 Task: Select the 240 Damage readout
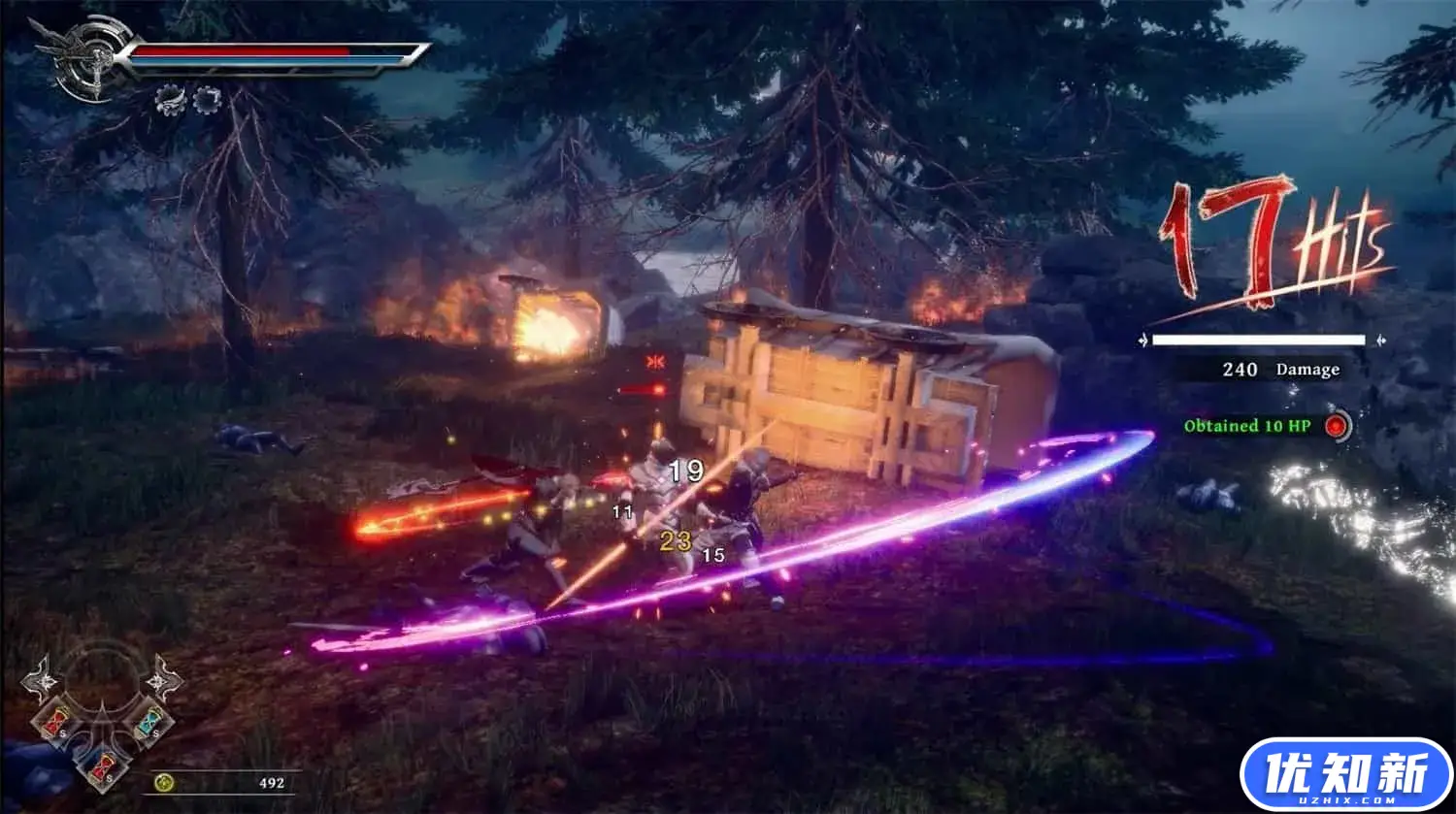click(x=1279, y=370)
